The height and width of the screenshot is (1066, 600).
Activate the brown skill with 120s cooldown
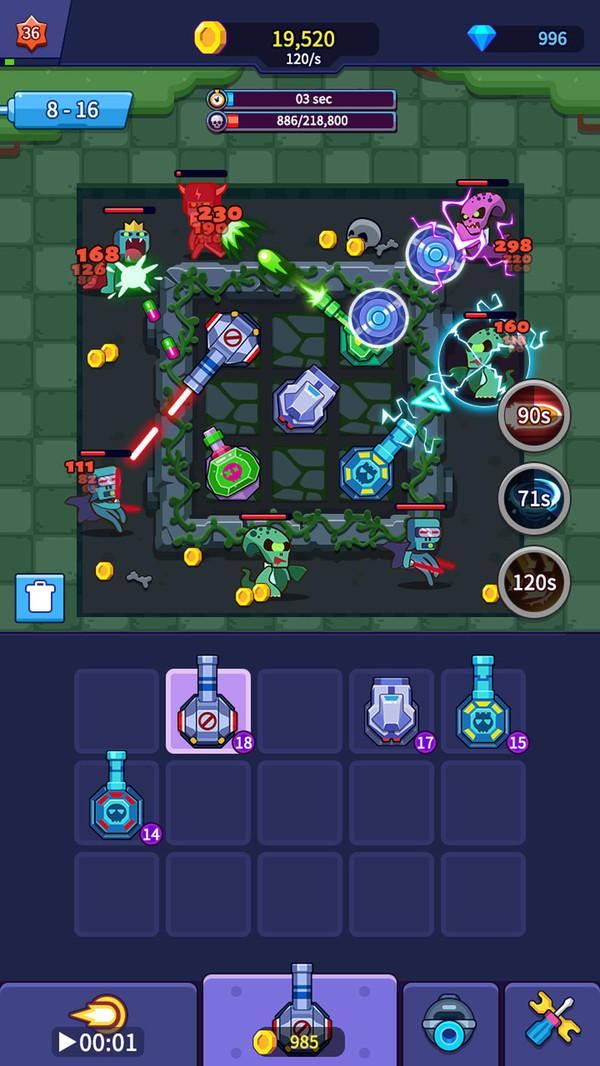[x=534, y=581]
